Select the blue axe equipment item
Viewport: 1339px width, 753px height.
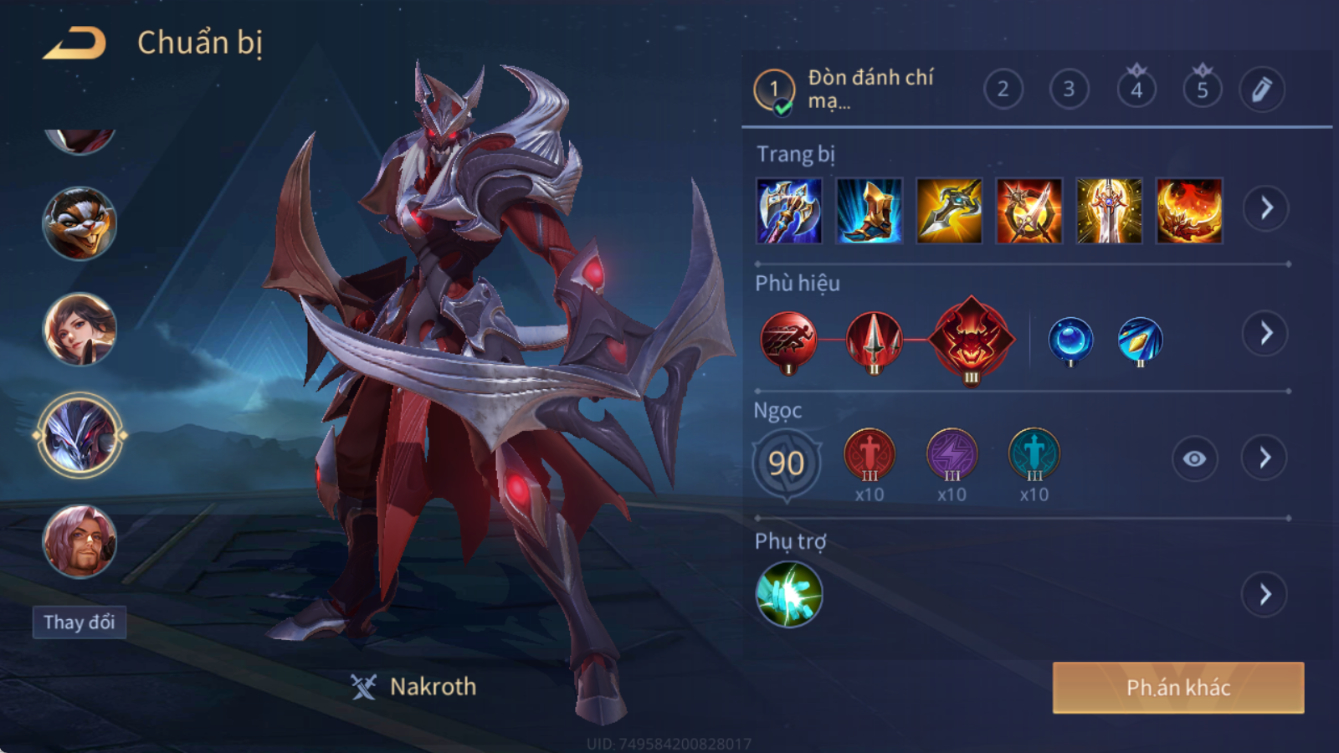[789, 211]
